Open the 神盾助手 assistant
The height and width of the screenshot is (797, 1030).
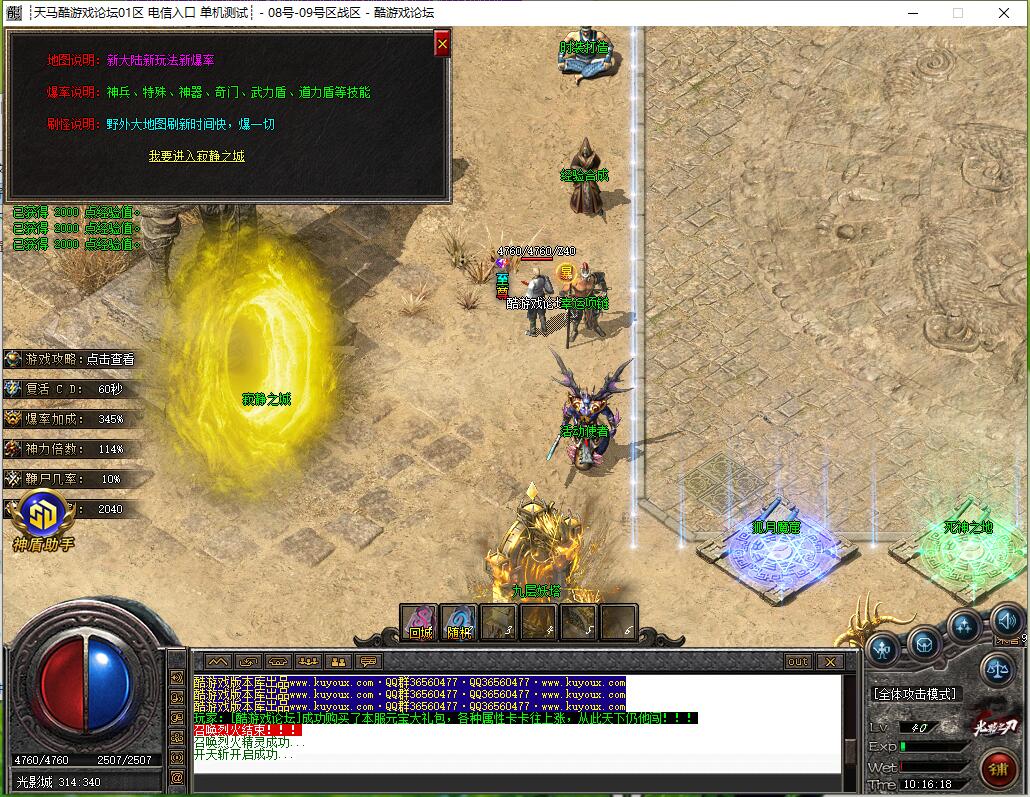click(44, 520)
